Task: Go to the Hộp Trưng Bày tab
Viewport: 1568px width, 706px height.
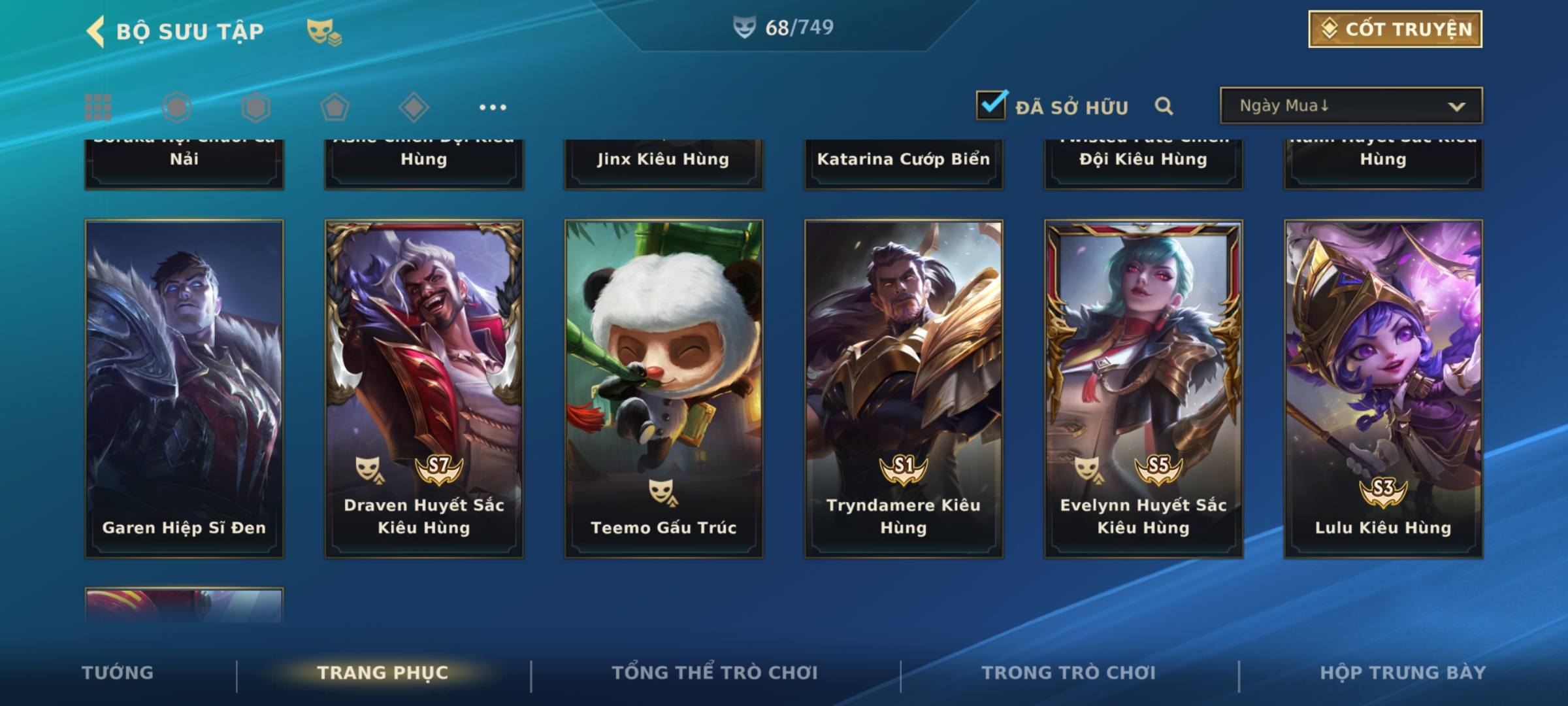Action: pyautogui.click(x=1403, y=673)
